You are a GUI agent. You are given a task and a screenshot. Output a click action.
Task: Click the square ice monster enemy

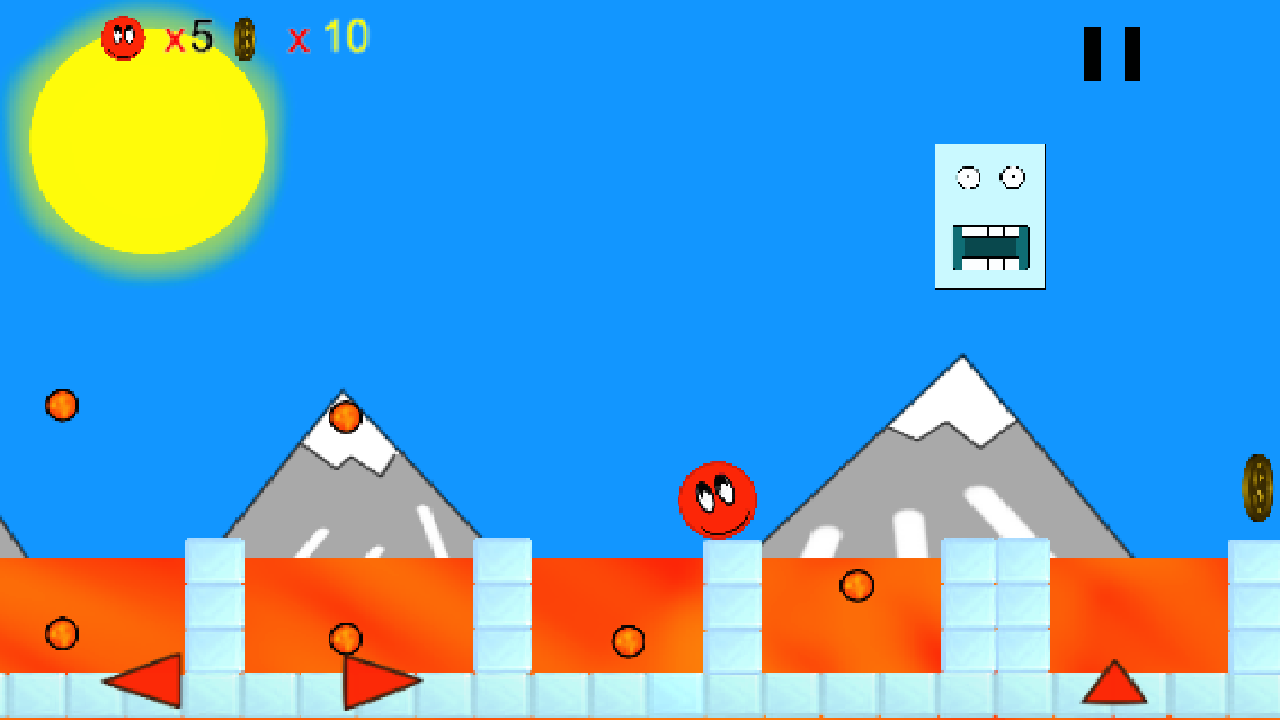tap(988, 216)
